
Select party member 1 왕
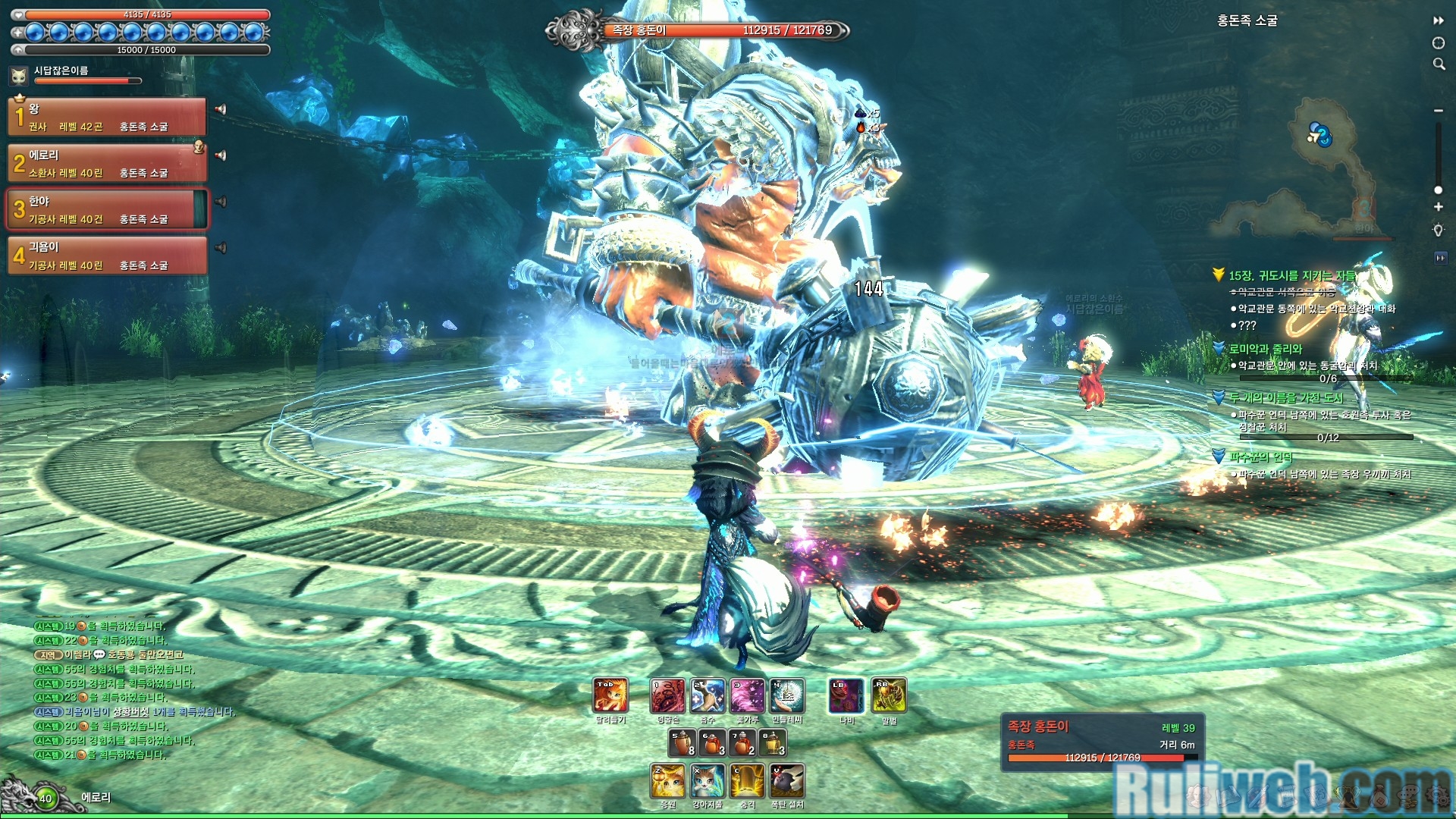(x=107, y=117)
